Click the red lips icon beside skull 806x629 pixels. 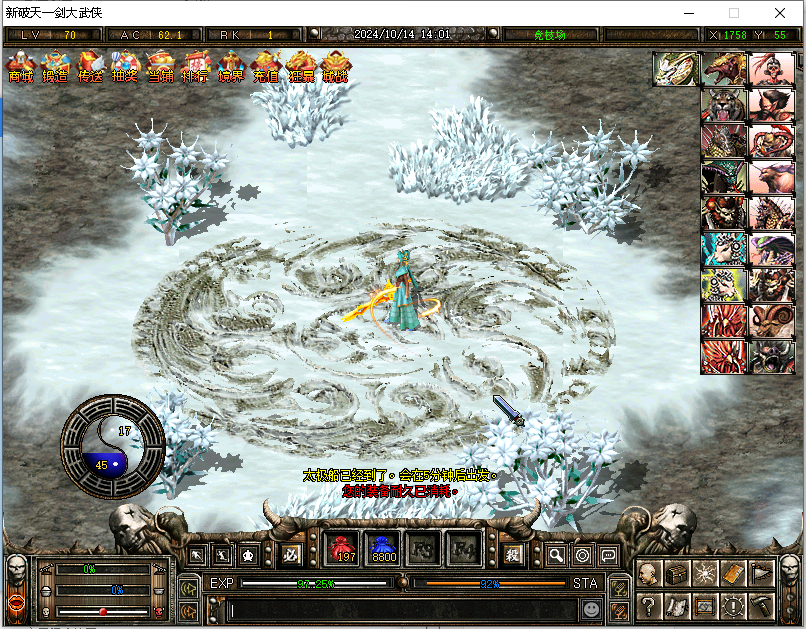click(16, 605)
